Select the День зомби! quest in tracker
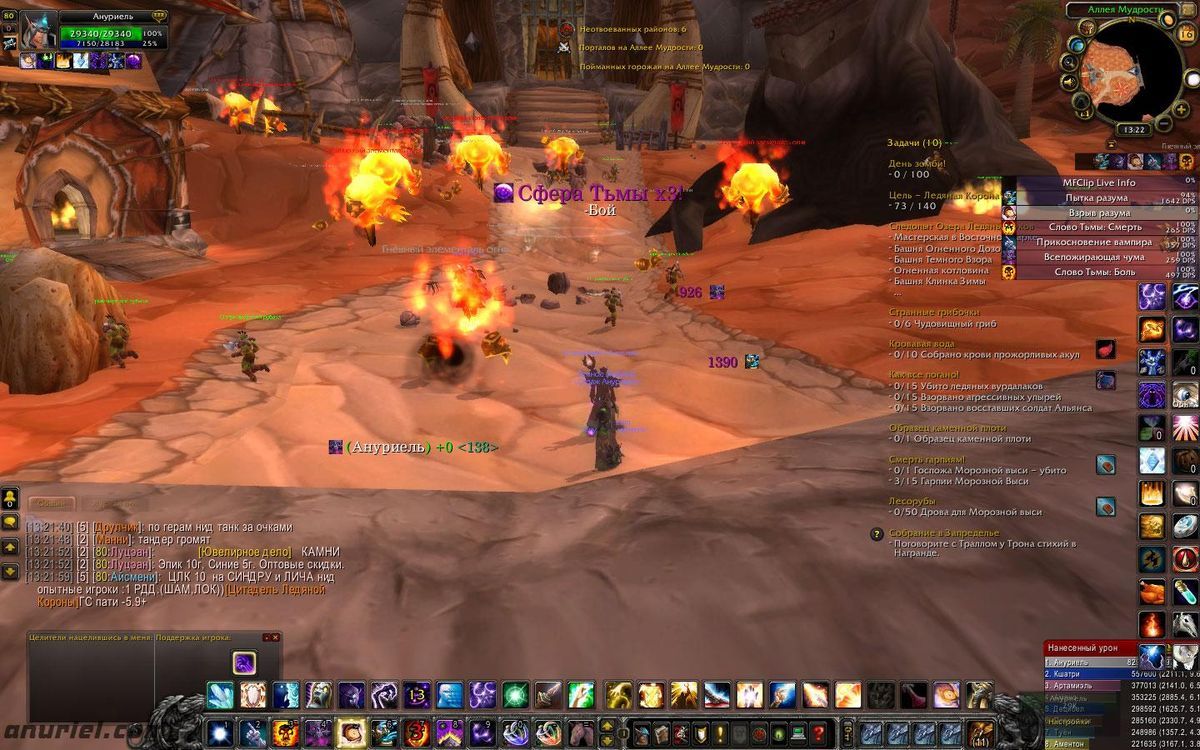The image size is (1200, 750). tap(917, 163)
